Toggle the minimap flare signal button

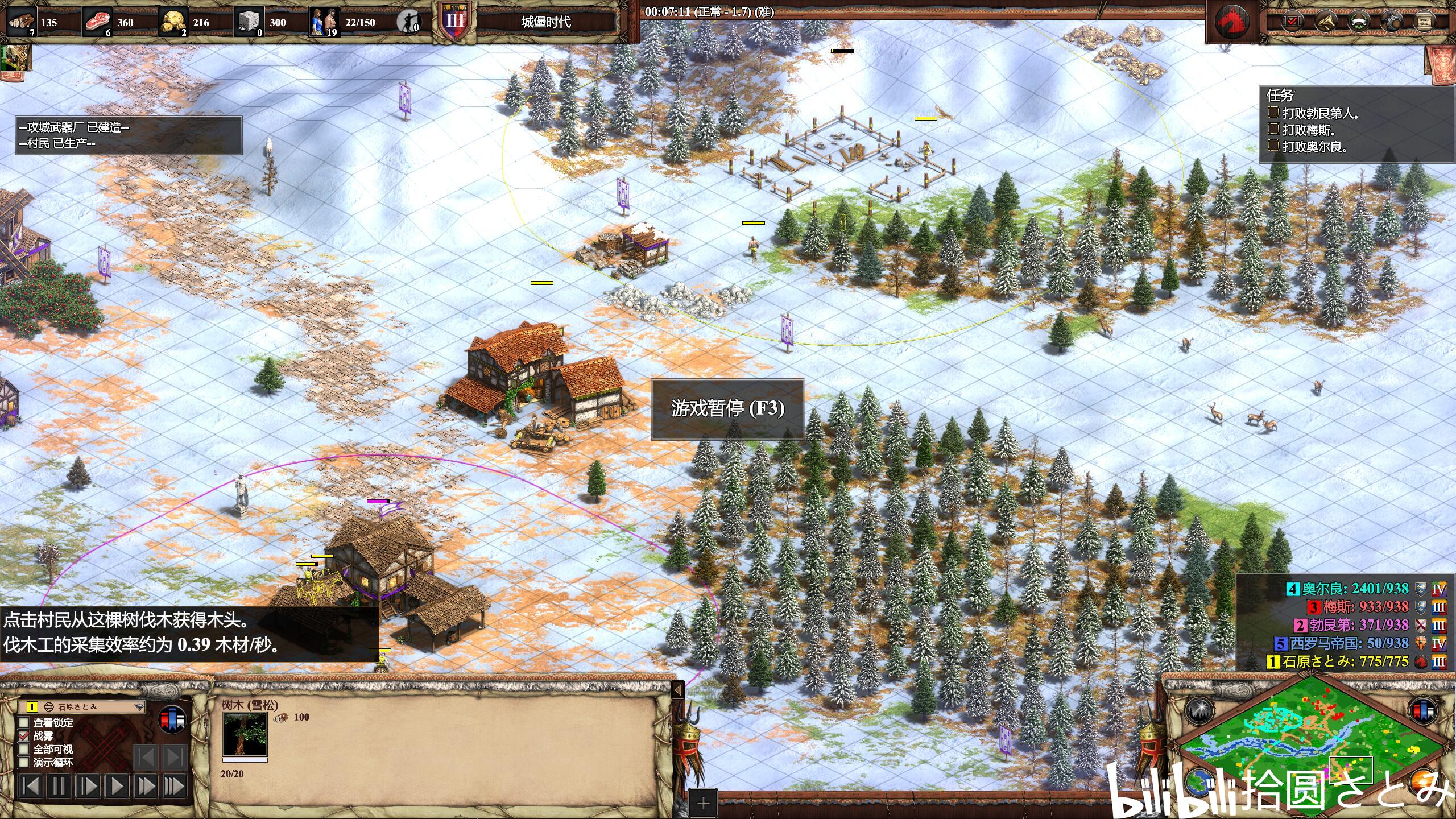[x=1199, y=710]
